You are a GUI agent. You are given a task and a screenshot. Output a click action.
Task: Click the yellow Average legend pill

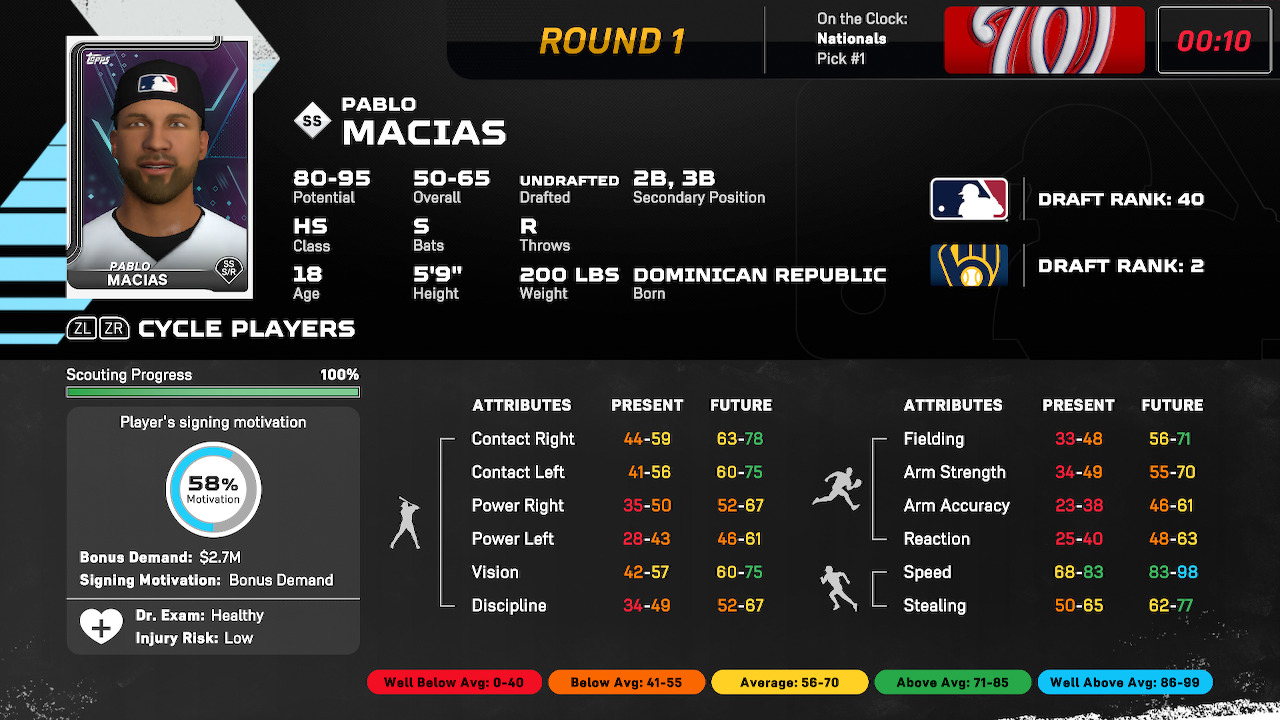(789, 683)
